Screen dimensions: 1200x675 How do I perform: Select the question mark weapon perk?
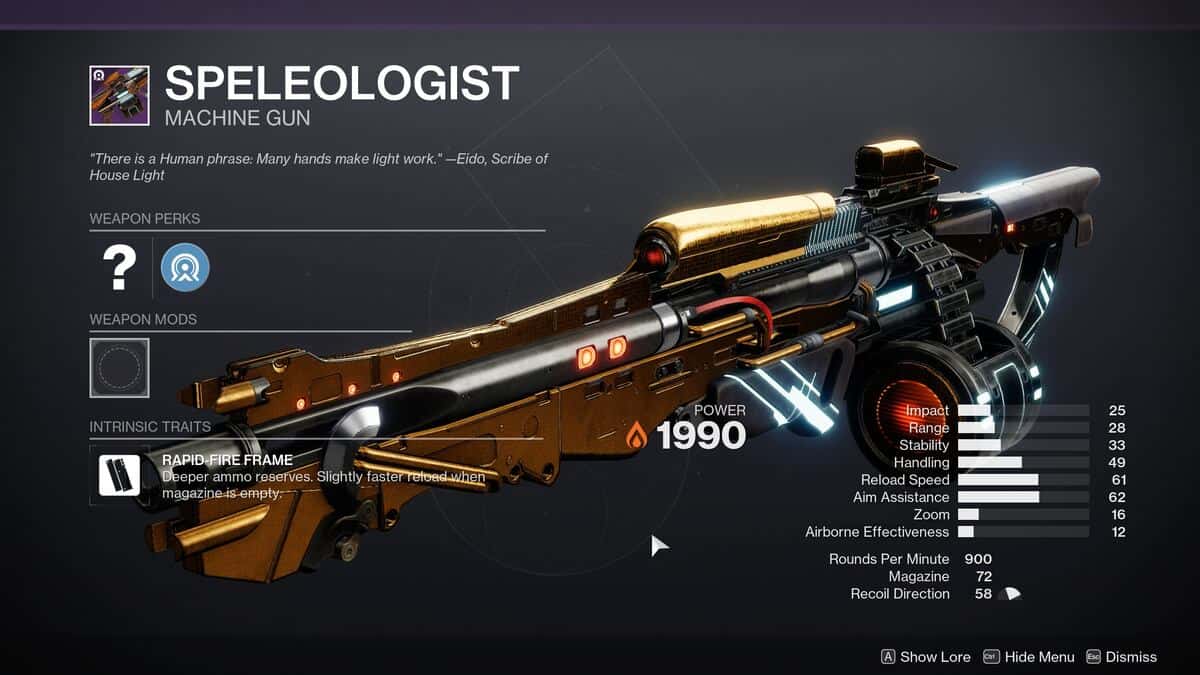click(119, 267)
